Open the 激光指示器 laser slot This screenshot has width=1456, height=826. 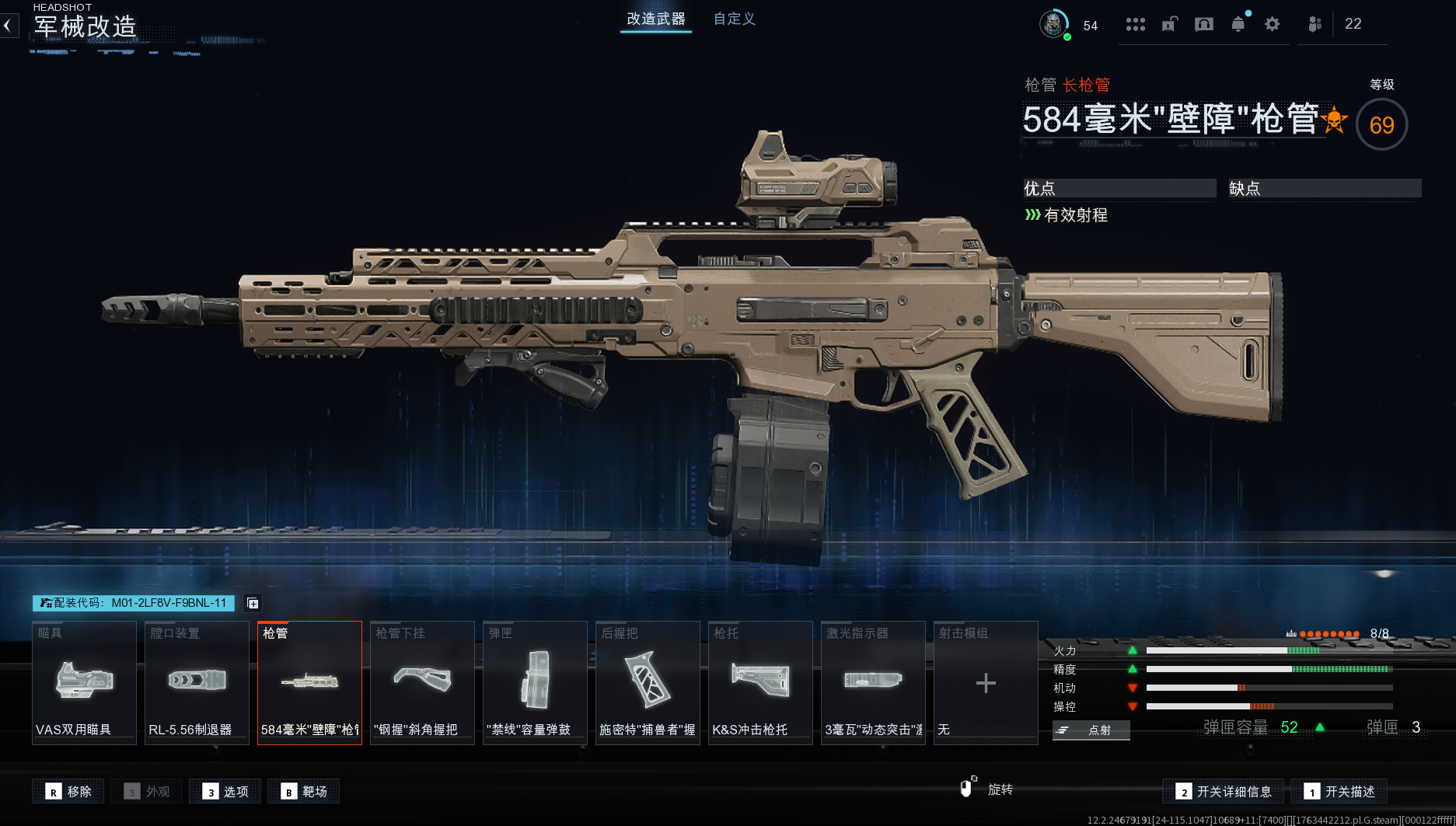(x=873, y=682)
